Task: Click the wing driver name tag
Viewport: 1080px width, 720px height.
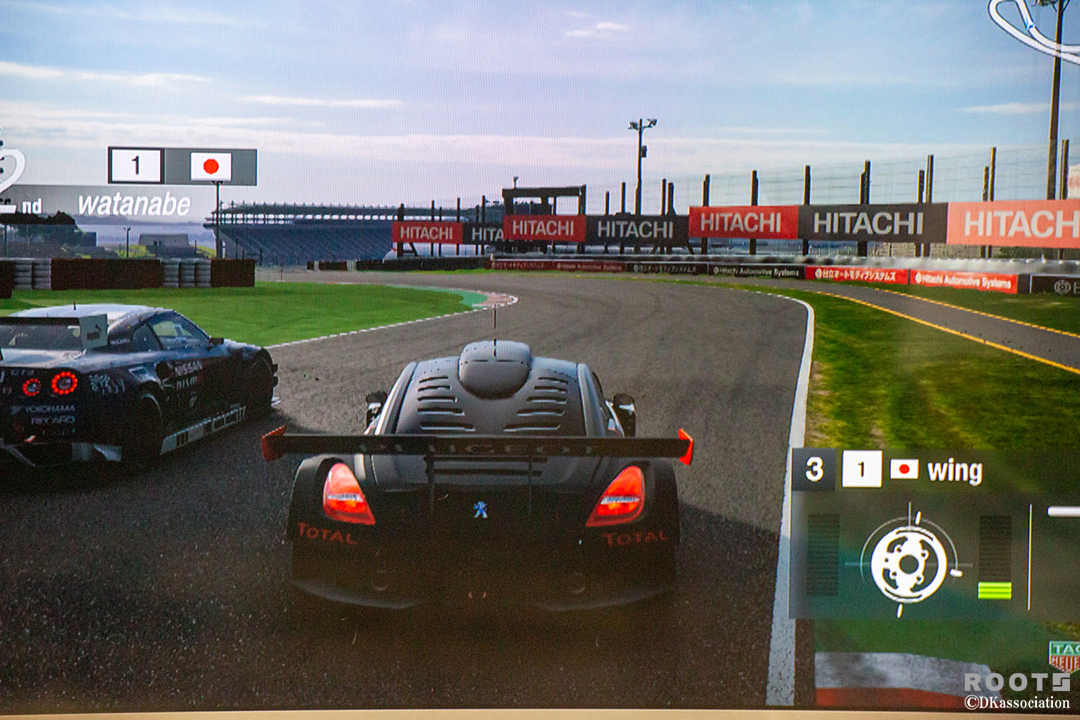Action: click(x=954, y=471)
